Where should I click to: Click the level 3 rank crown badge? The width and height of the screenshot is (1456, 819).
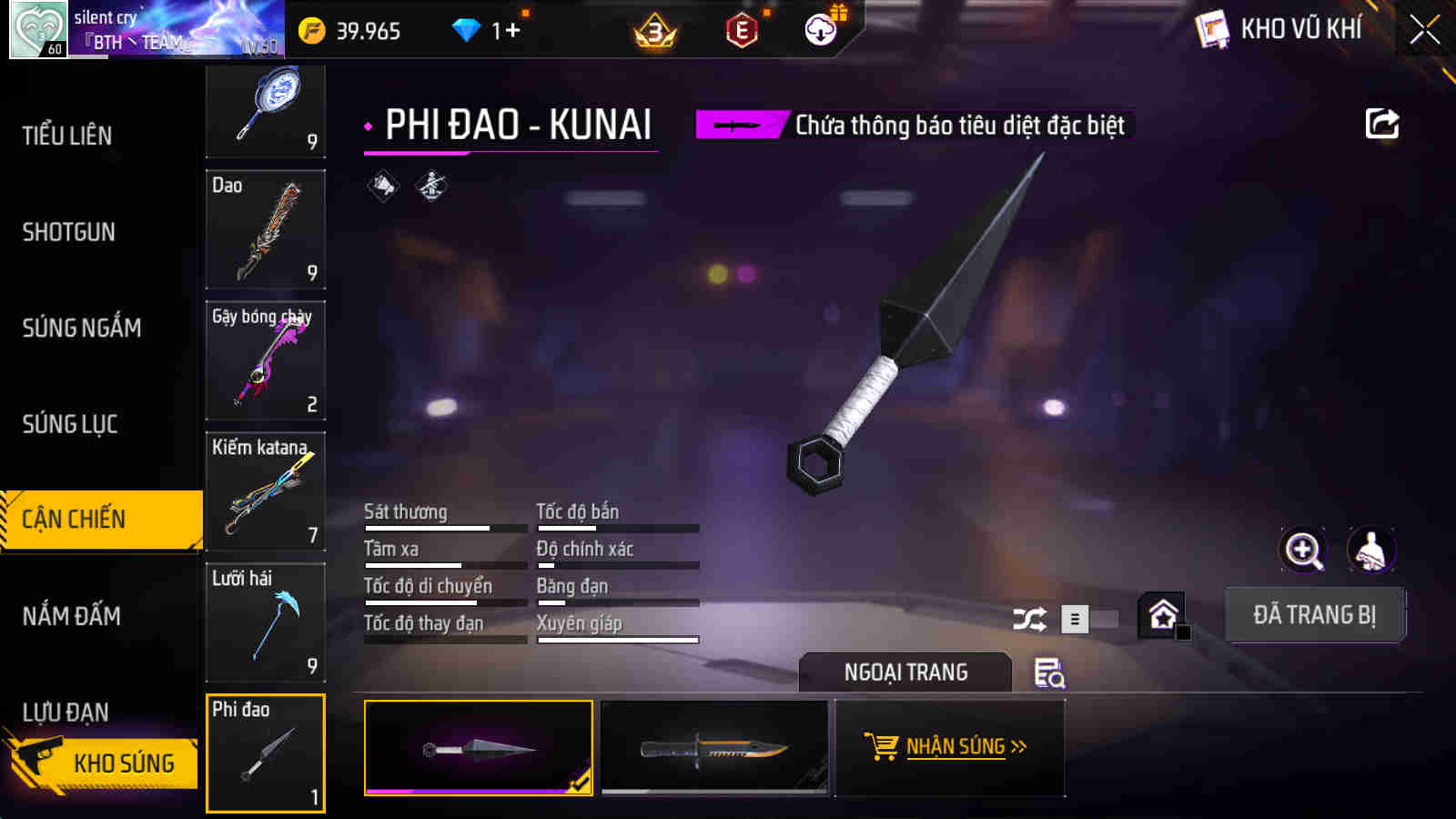653,29
